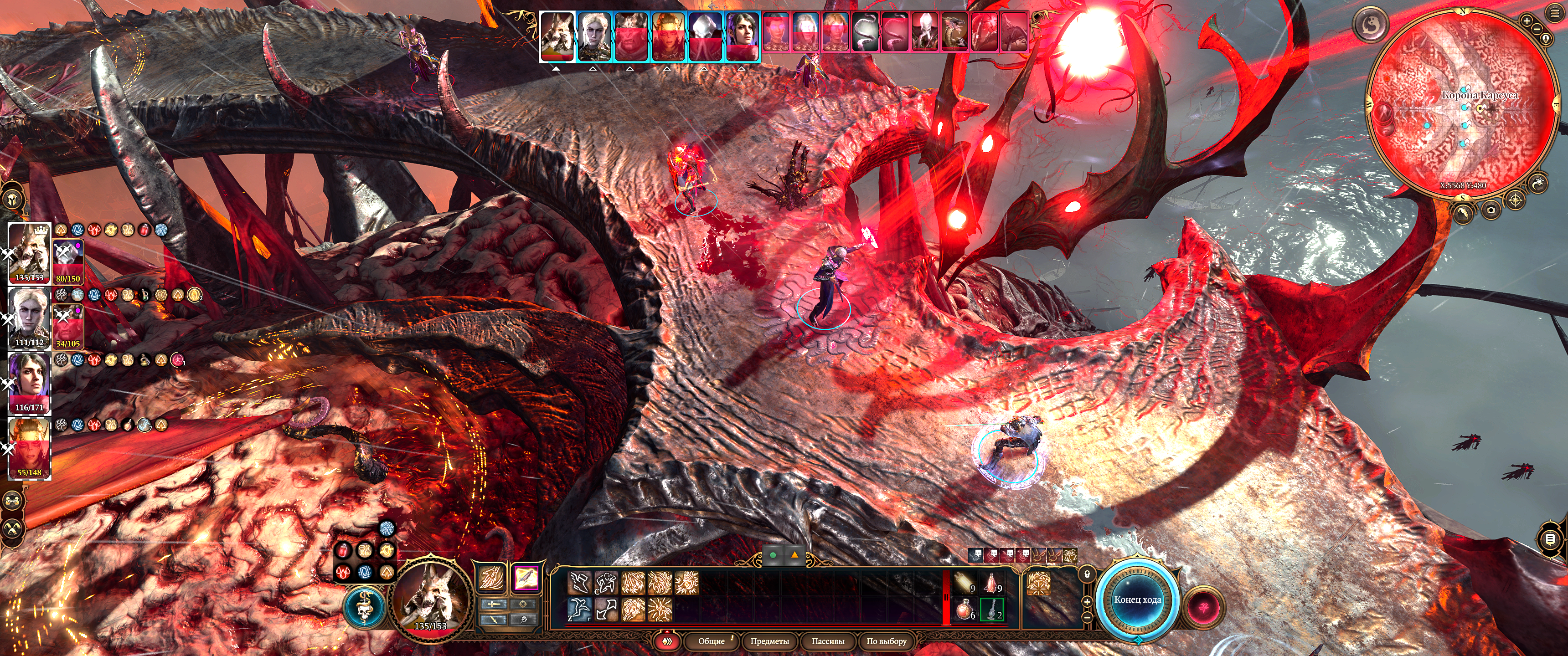Open the ghost speech-bubble button by minimap
This screenshot has height=656, width=1568.
[x=1370, y=24]
